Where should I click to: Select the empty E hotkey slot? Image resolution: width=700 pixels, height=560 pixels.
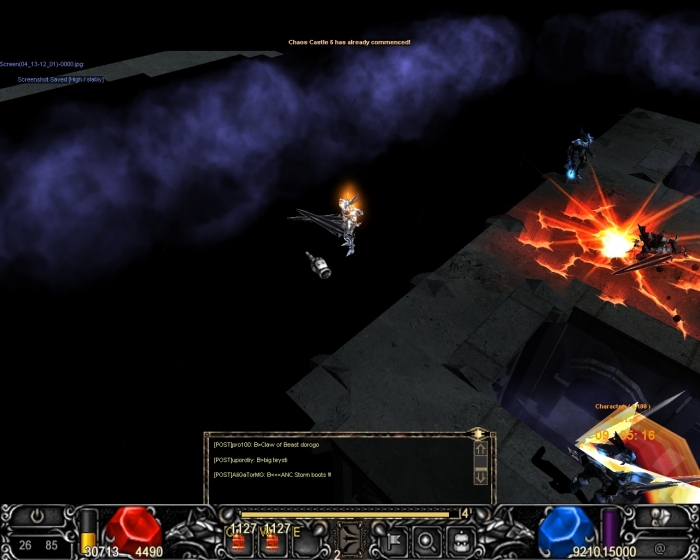[x=303, y=542]
